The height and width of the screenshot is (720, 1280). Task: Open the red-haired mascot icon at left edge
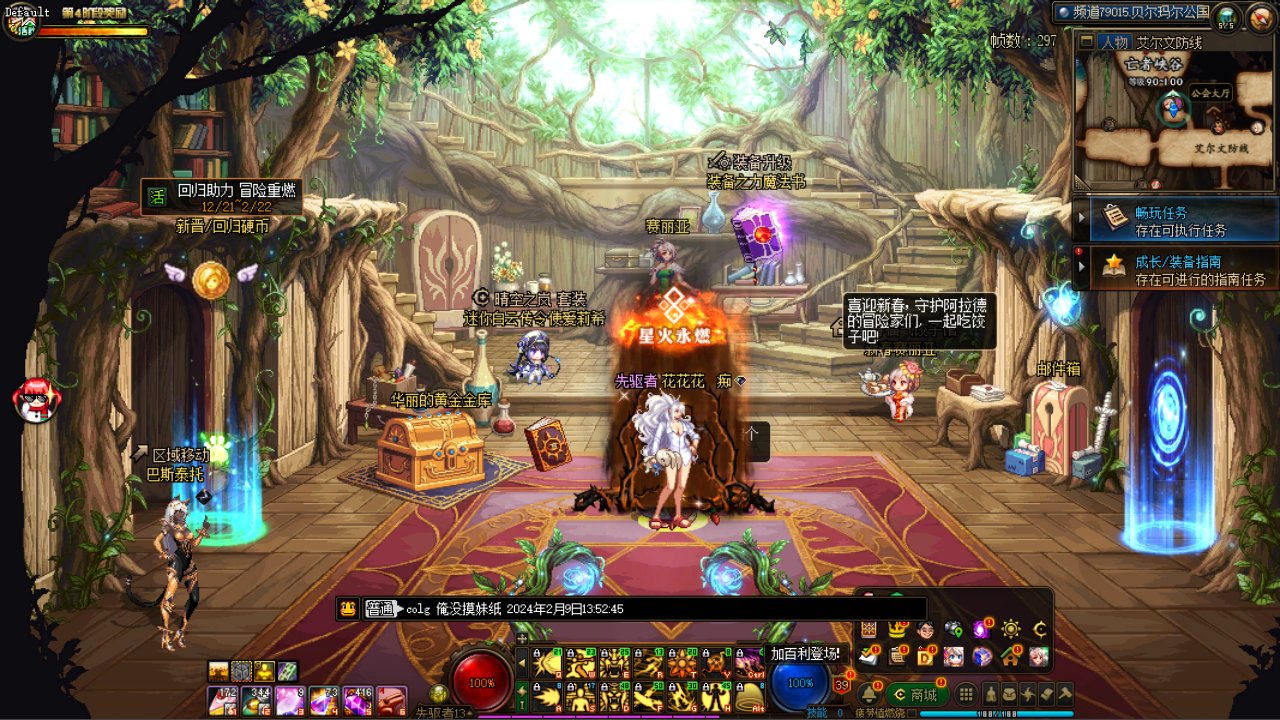(36, 399)
